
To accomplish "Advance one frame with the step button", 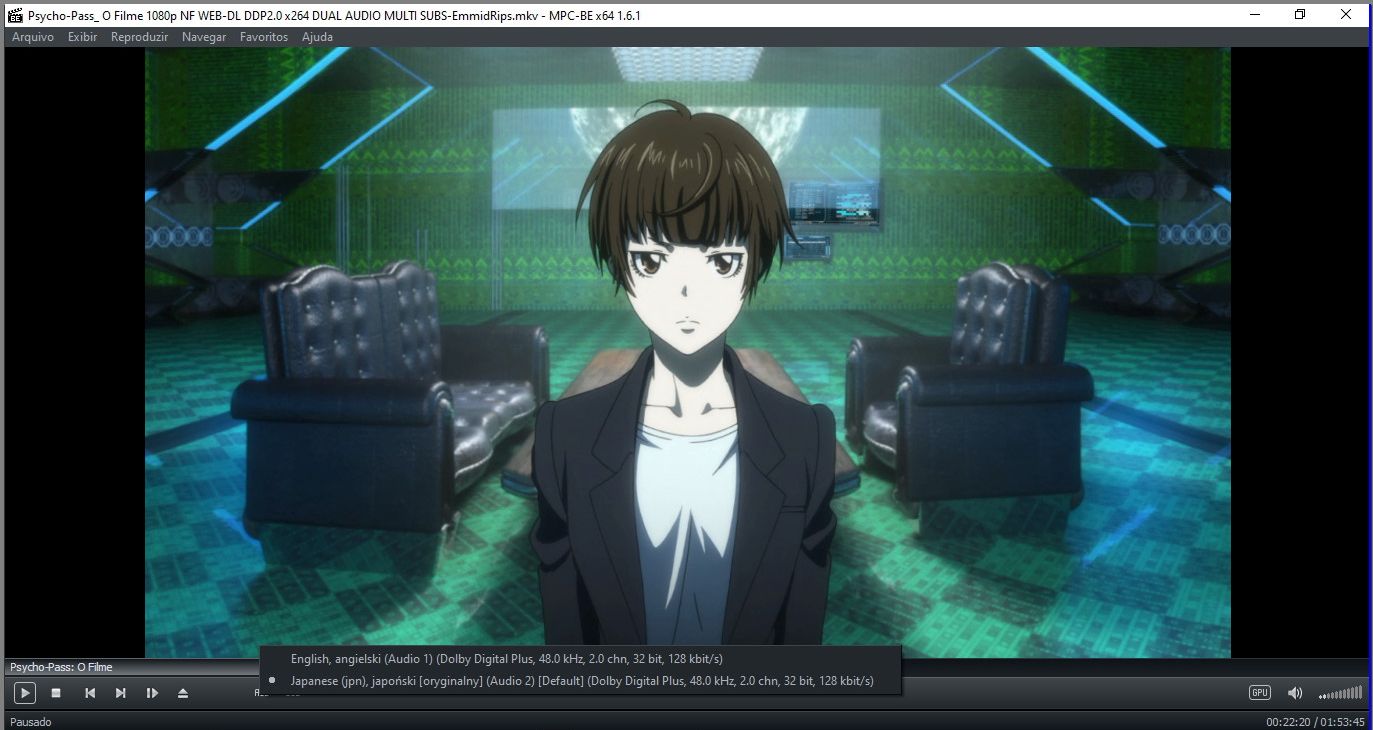I will pyautogui.click(x=152, y=693).
